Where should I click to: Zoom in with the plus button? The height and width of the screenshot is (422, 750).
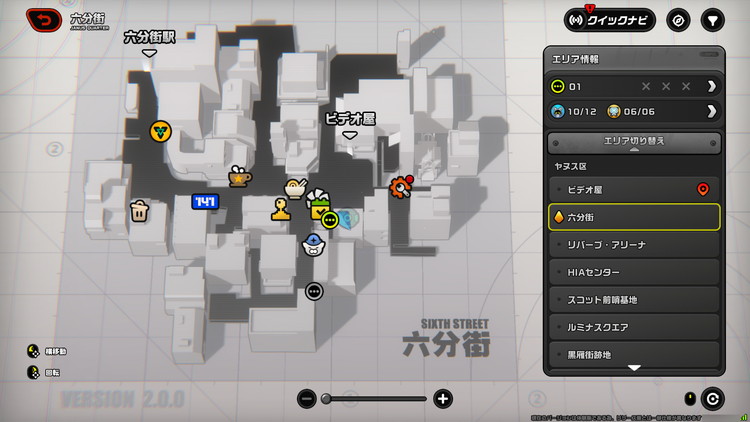pos(443,399)
